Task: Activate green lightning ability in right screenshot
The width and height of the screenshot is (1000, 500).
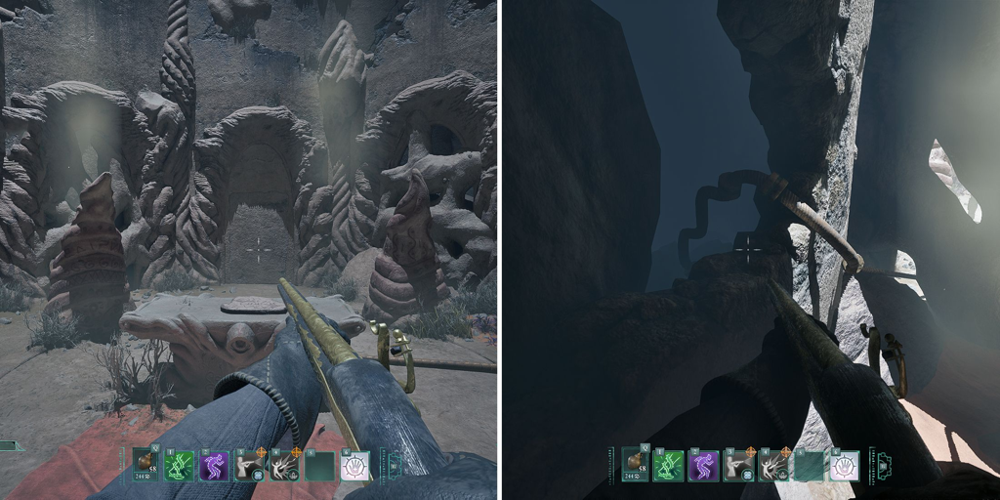Action: [669, 464]
